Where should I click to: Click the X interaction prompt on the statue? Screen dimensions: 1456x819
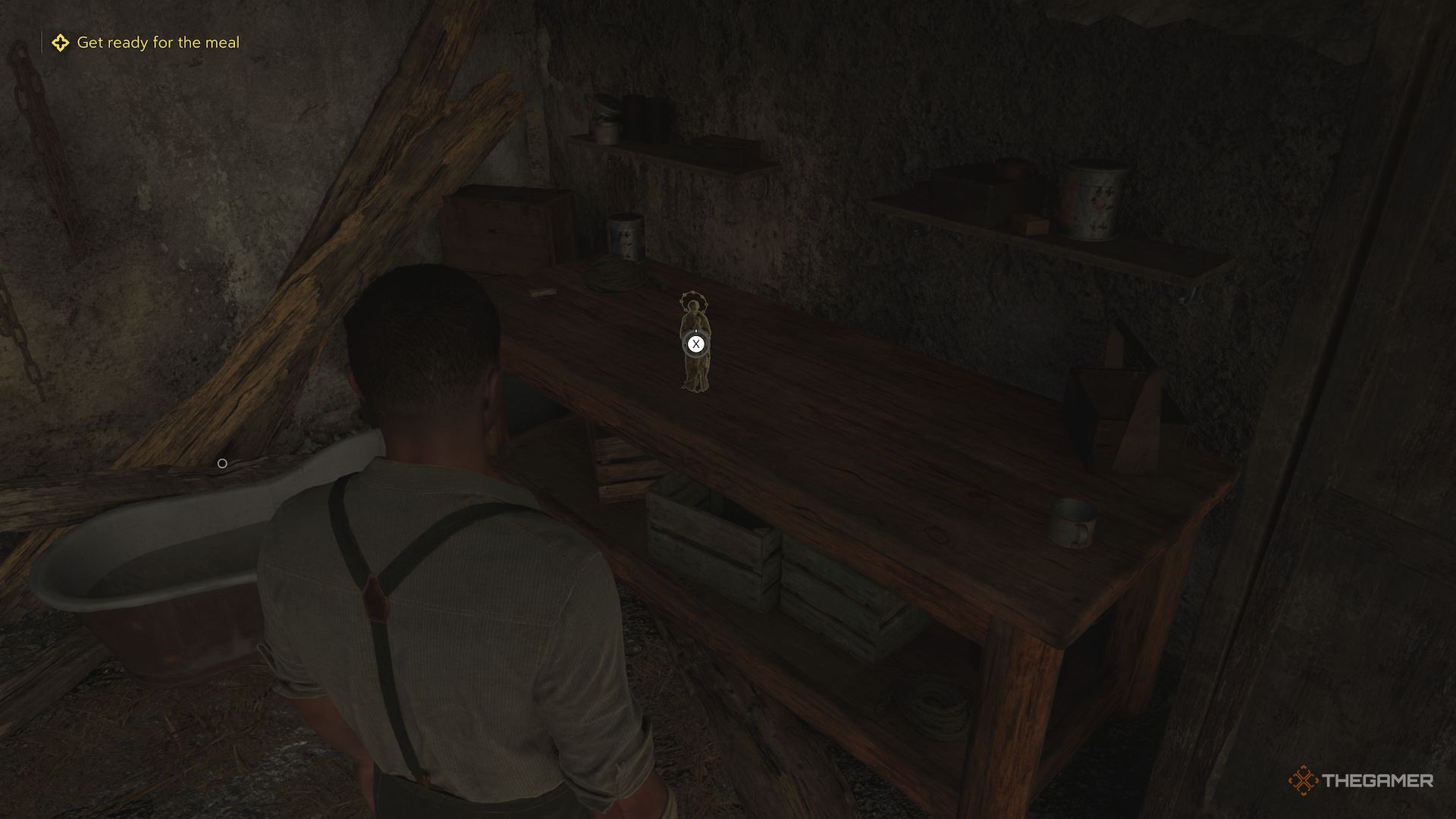tap(695, 344)
